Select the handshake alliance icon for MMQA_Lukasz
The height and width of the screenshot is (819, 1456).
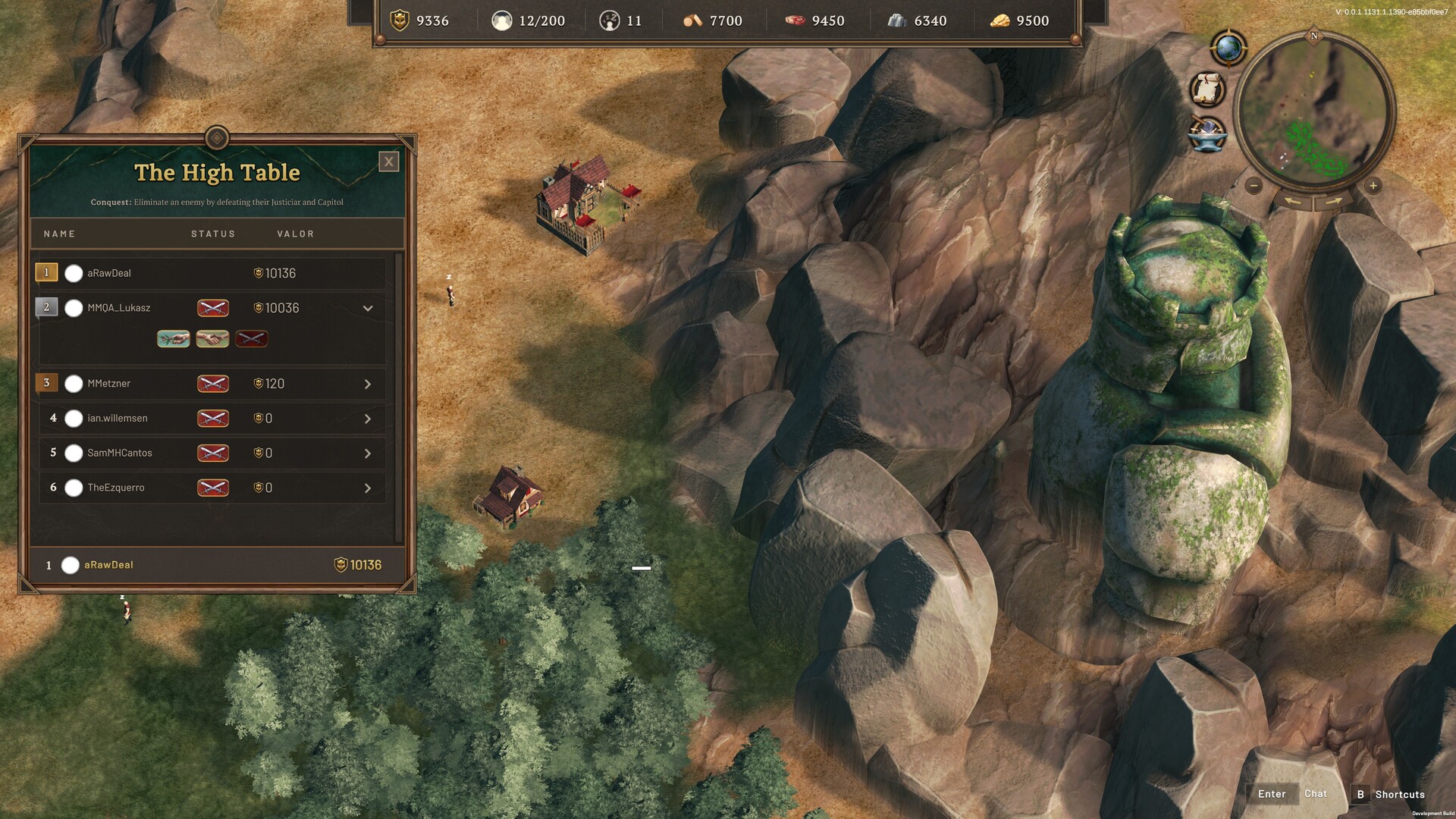click(x=212, y=339)
